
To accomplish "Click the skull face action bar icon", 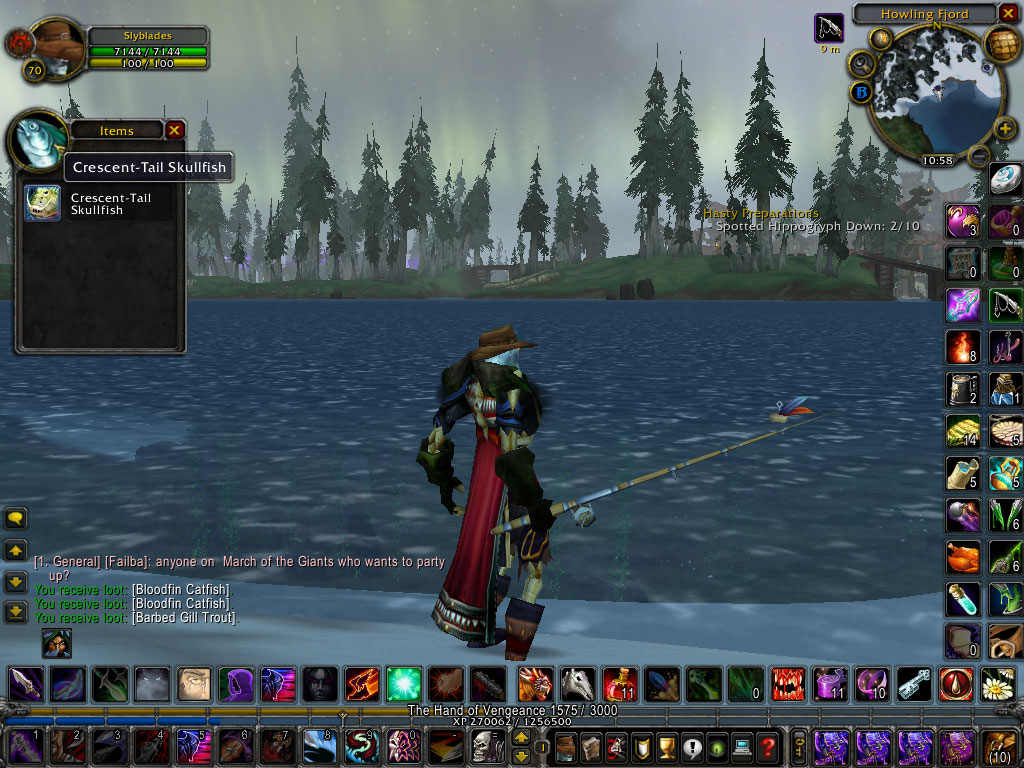I will point(487,746).
